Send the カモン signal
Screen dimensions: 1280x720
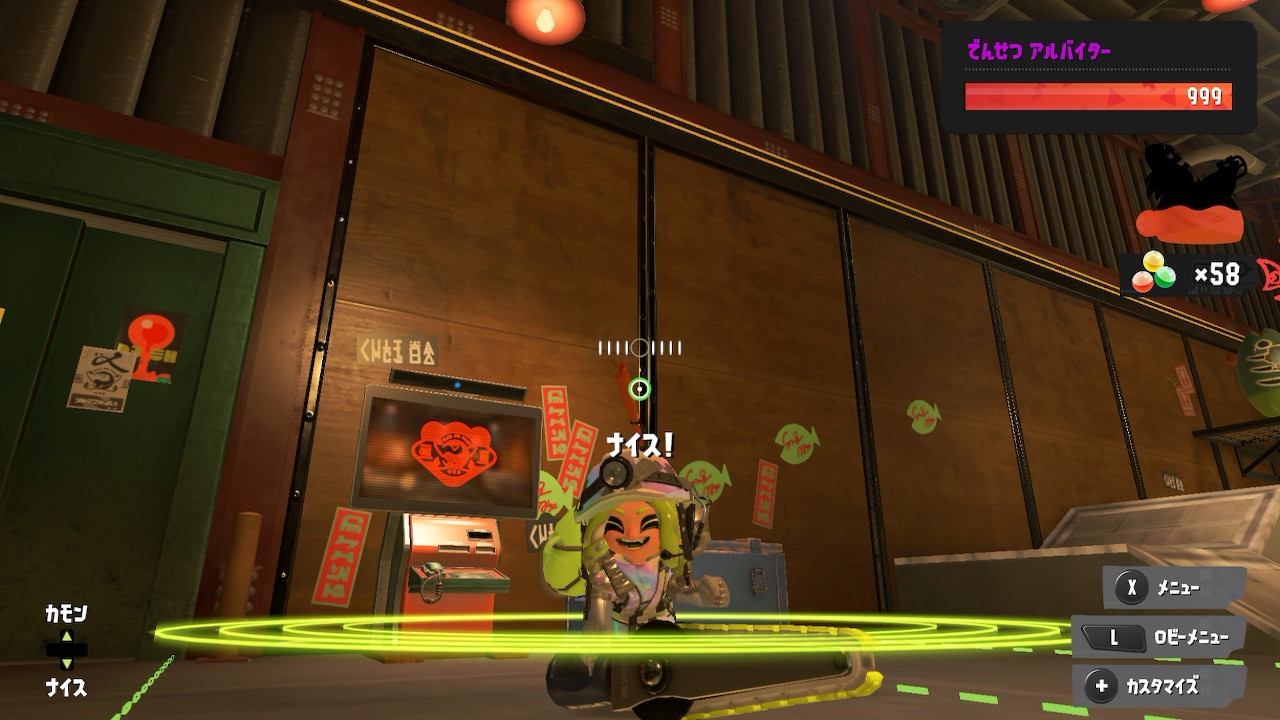point(66,614)
